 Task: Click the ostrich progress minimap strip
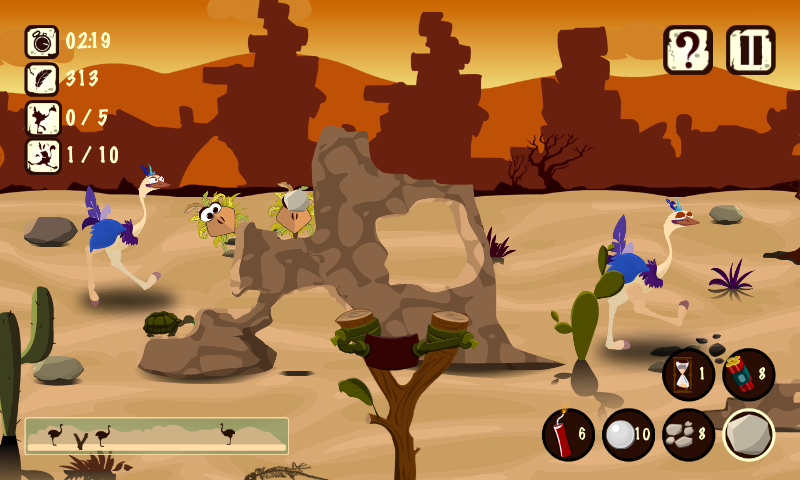point(157,436)
